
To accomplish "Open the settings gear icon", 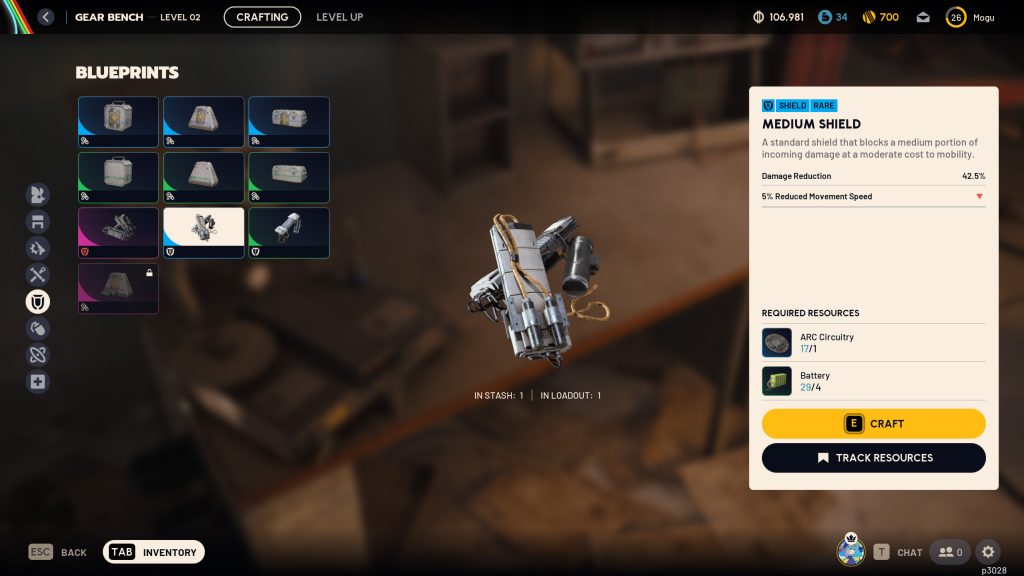I will coord(987,552).
